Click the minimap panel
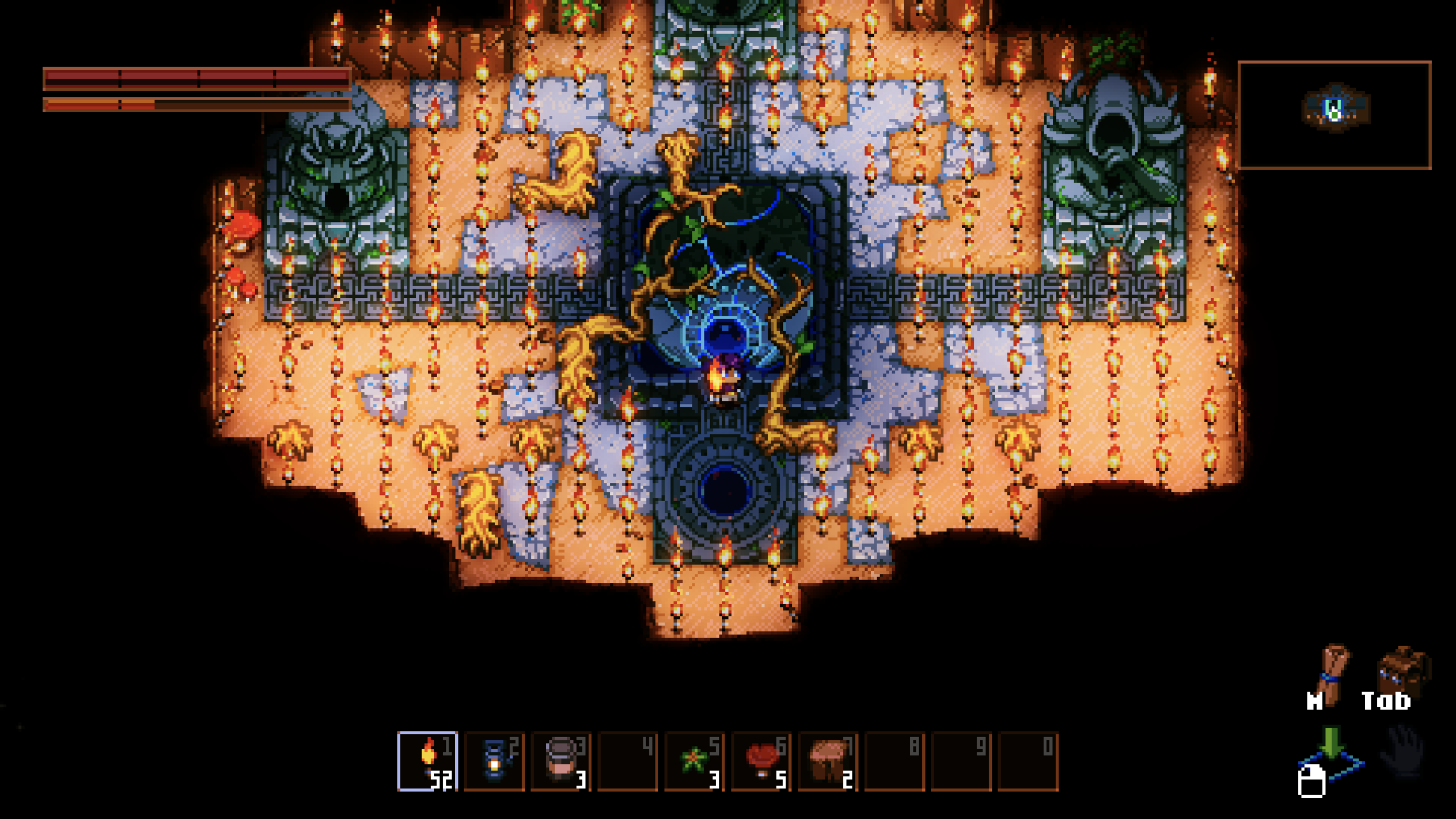The height and width of the screenshot is (819, 1456). point(1334,115)
